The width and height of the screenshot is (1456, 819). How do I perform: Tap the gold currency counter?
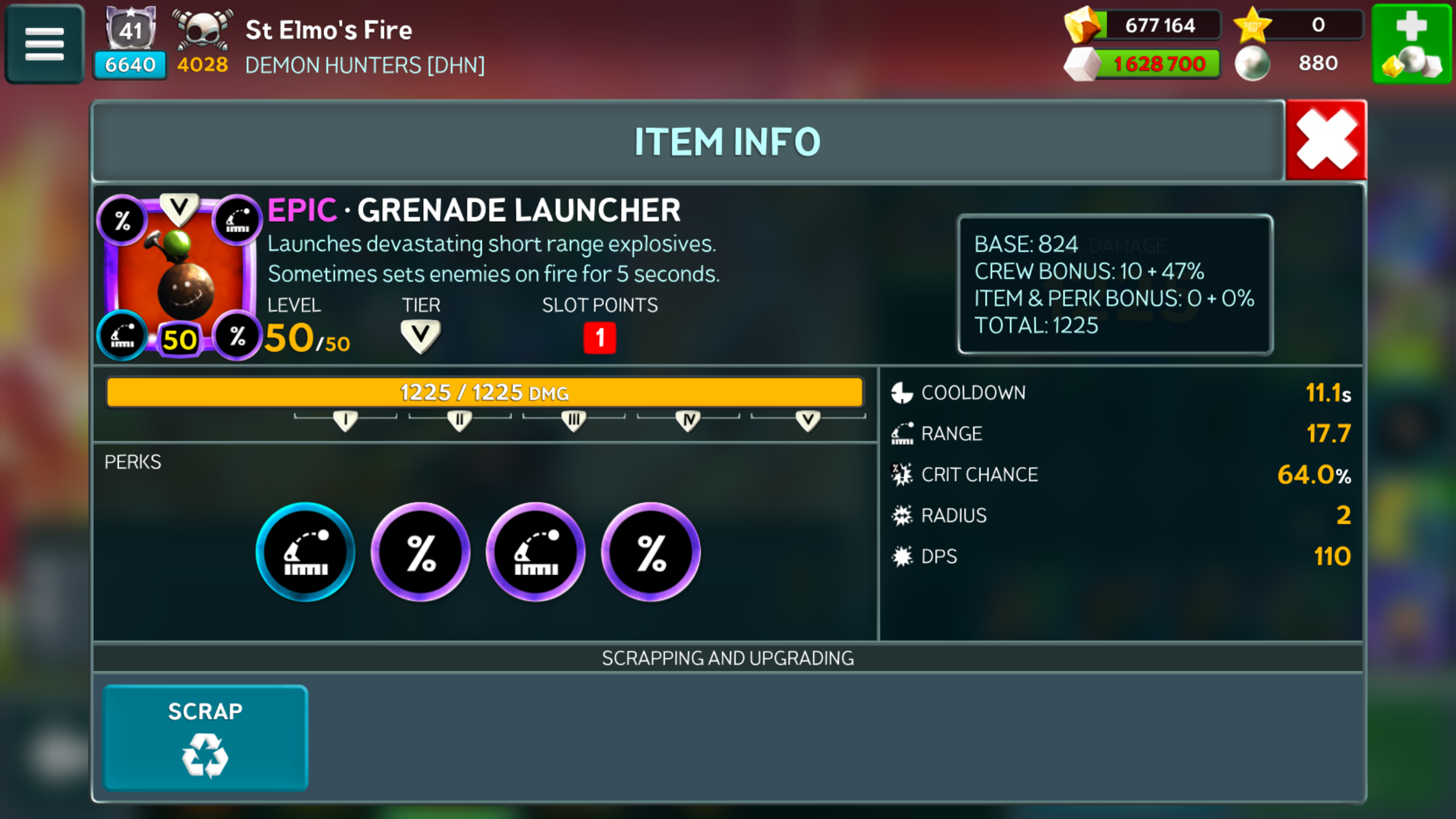coord(1143,26)
